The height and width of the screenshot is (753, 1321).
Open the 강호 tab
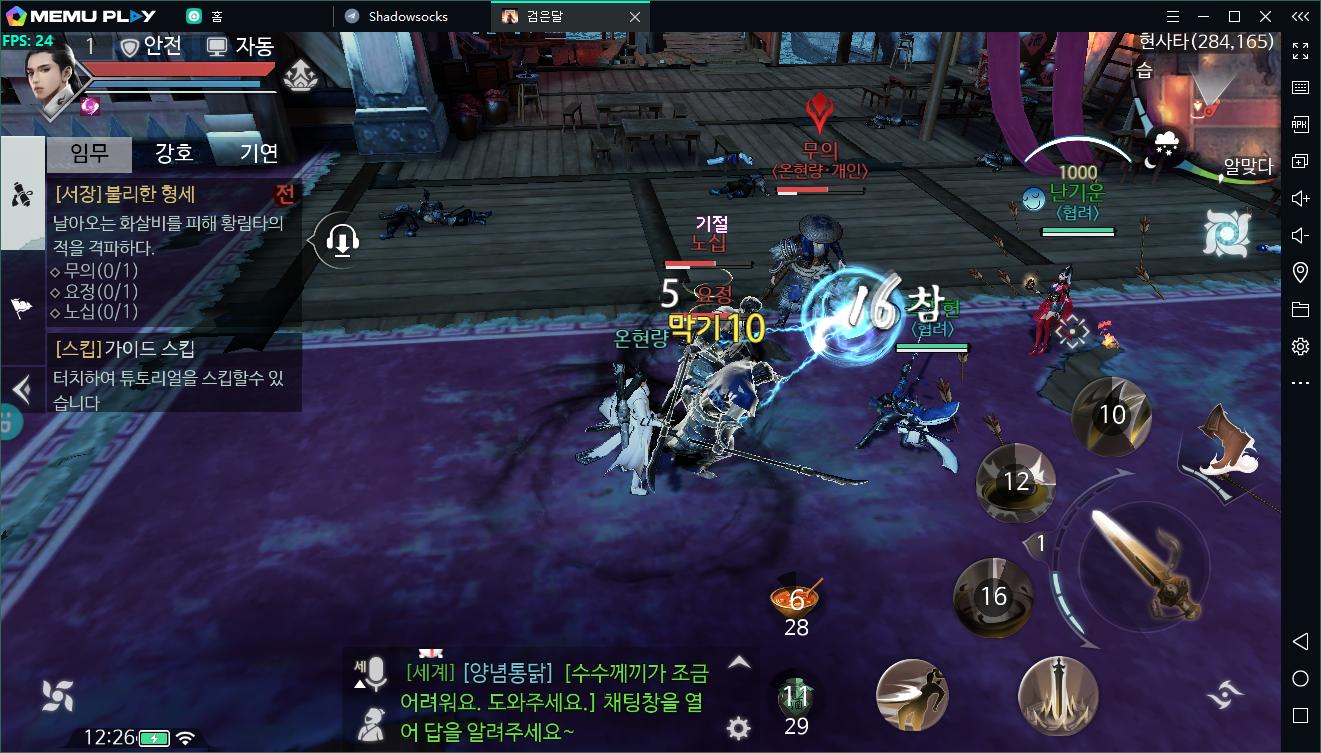coord(174,153)
